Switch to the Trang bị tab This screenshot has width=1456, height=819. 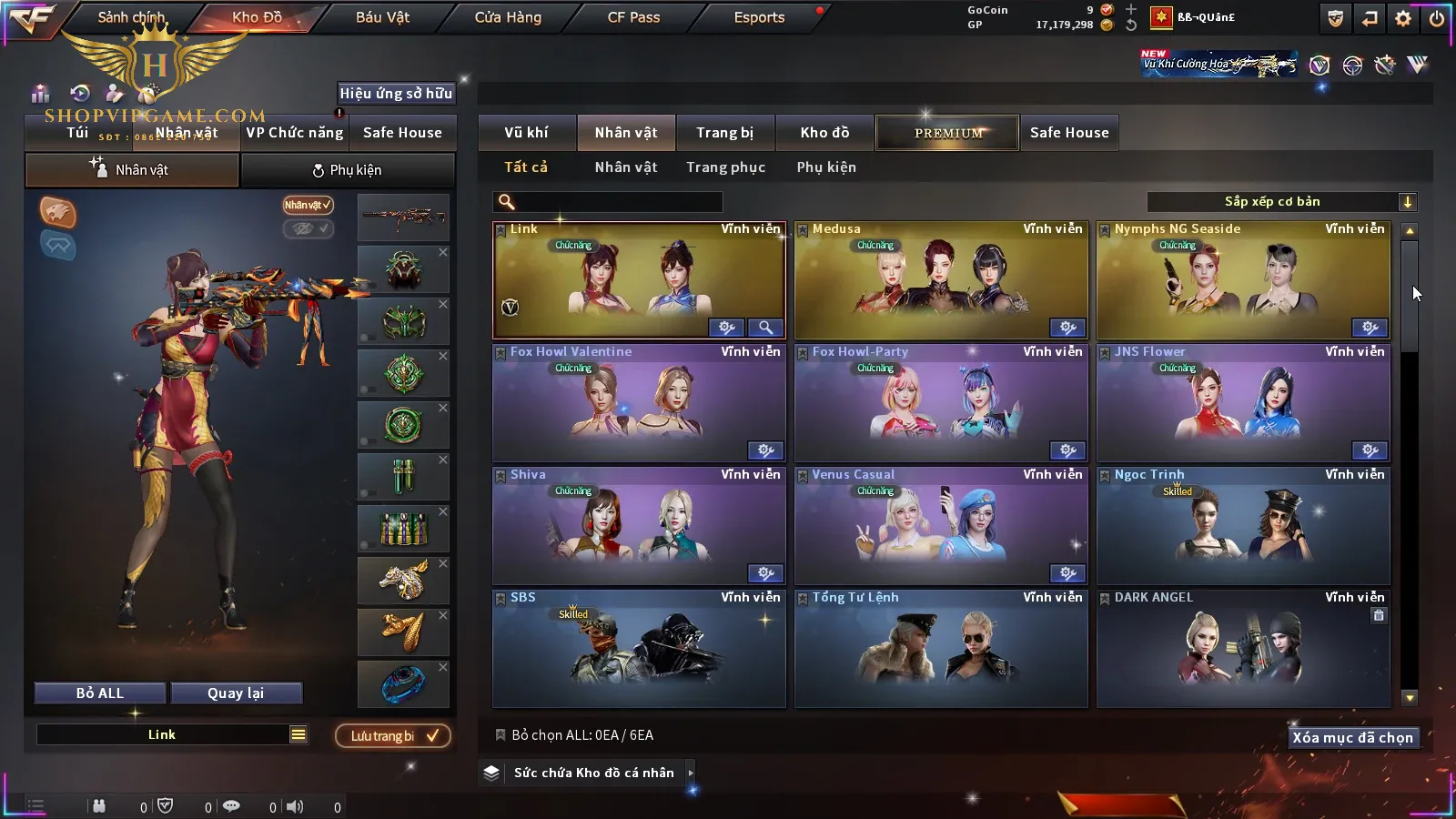pos(724,133)
